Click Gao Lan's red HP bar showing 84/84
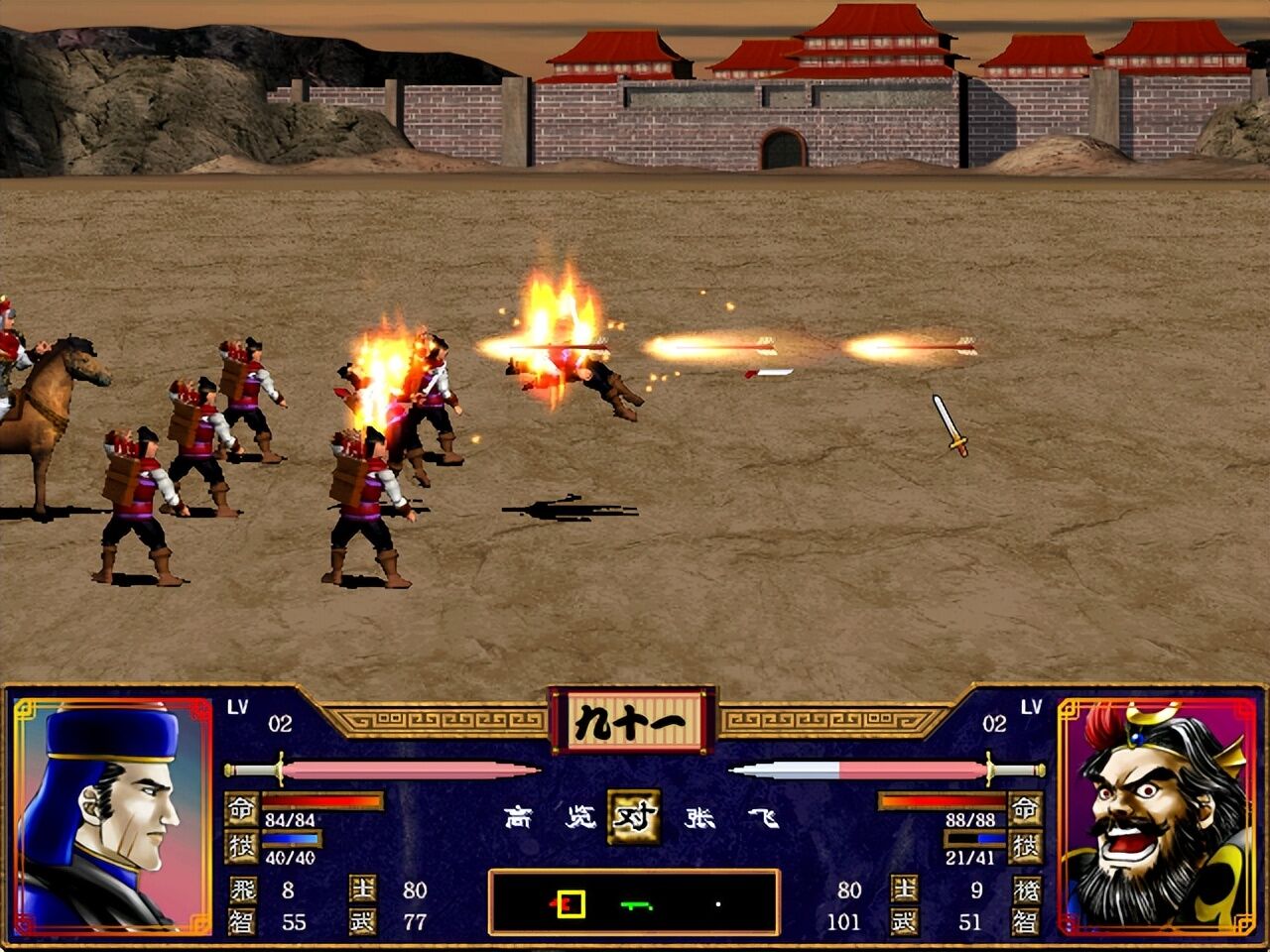Image resolution: width=1270 pixels, height=952 pixels. (x=322, y=800)
